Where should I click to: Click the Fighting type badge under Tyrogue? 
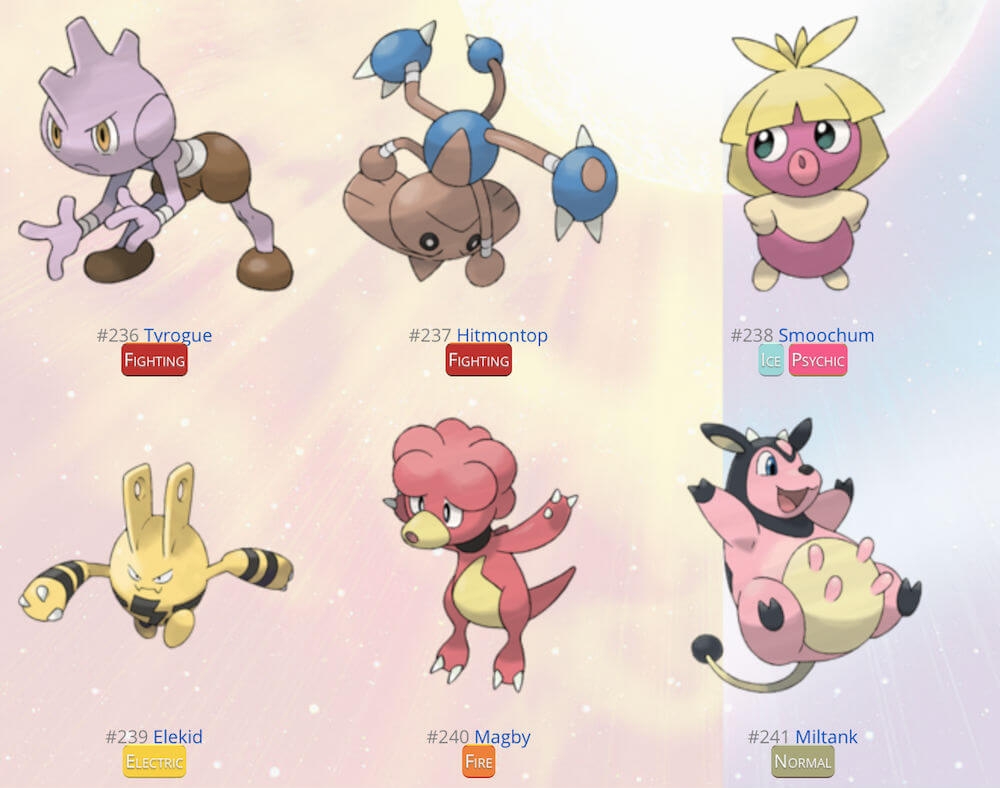[x=154, y=360]
